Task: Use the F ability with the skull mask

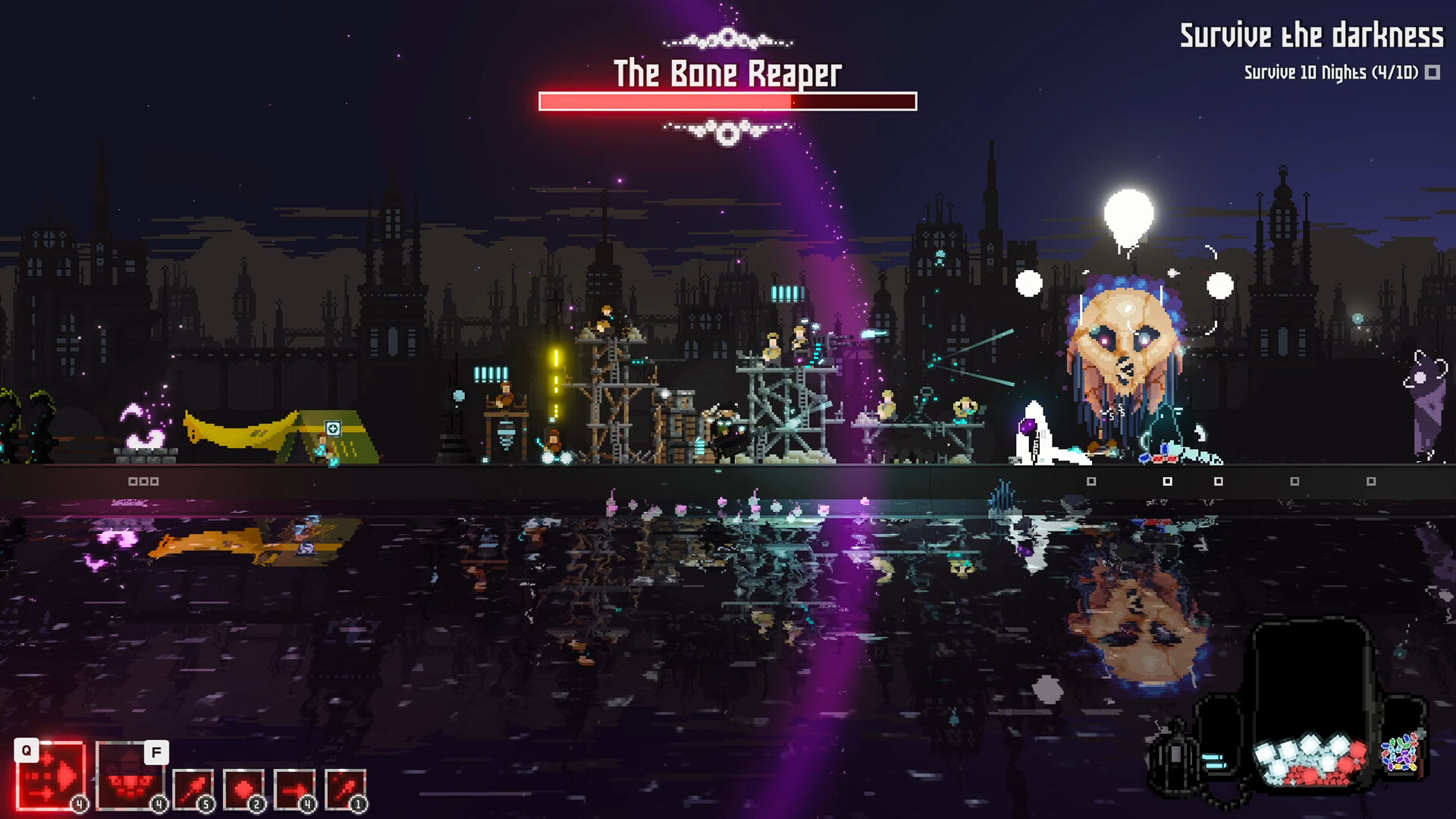Action: pos(129,776)
